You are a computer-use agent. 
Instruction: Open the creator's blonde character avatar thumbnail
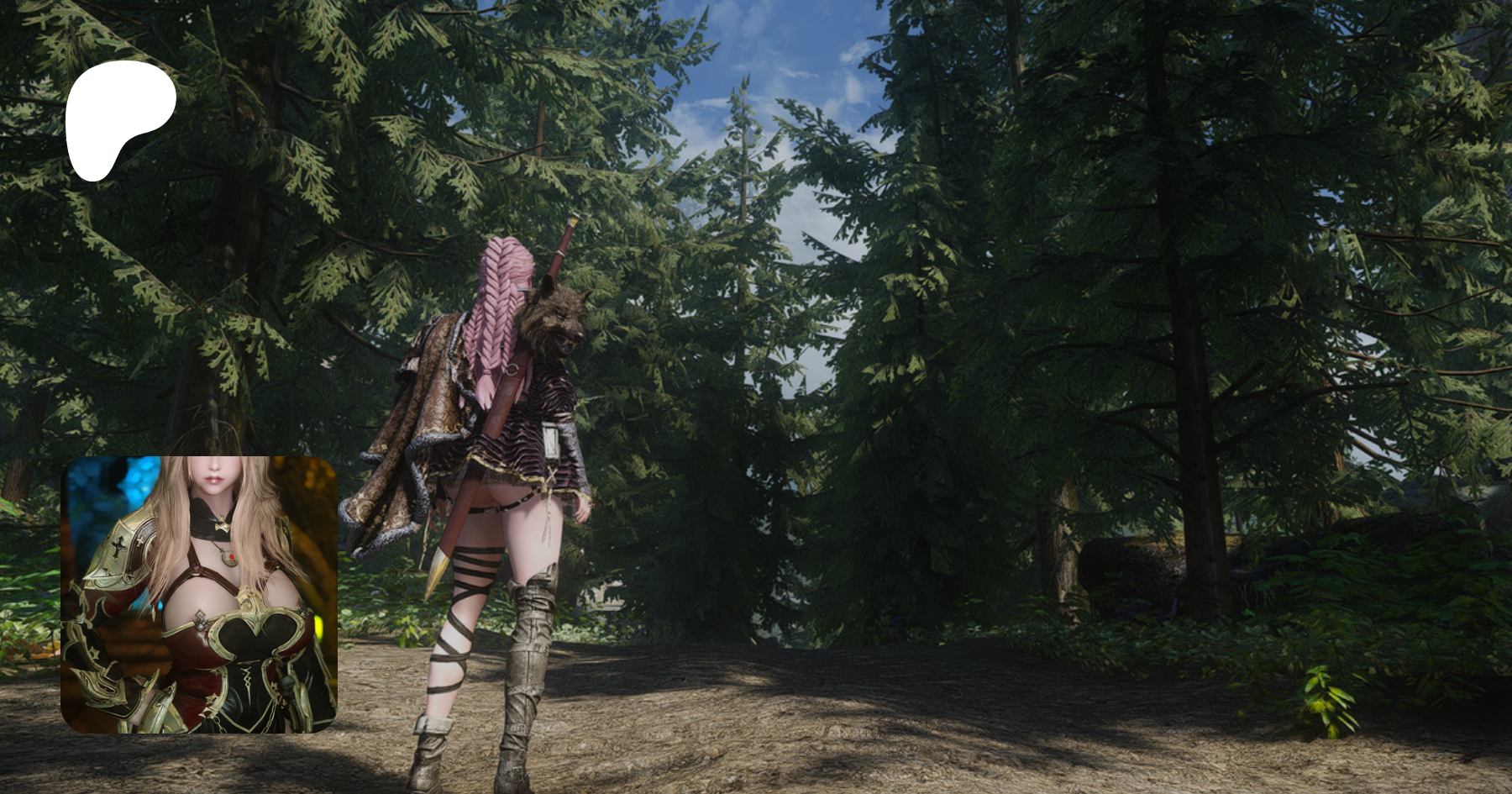(199, 594)
